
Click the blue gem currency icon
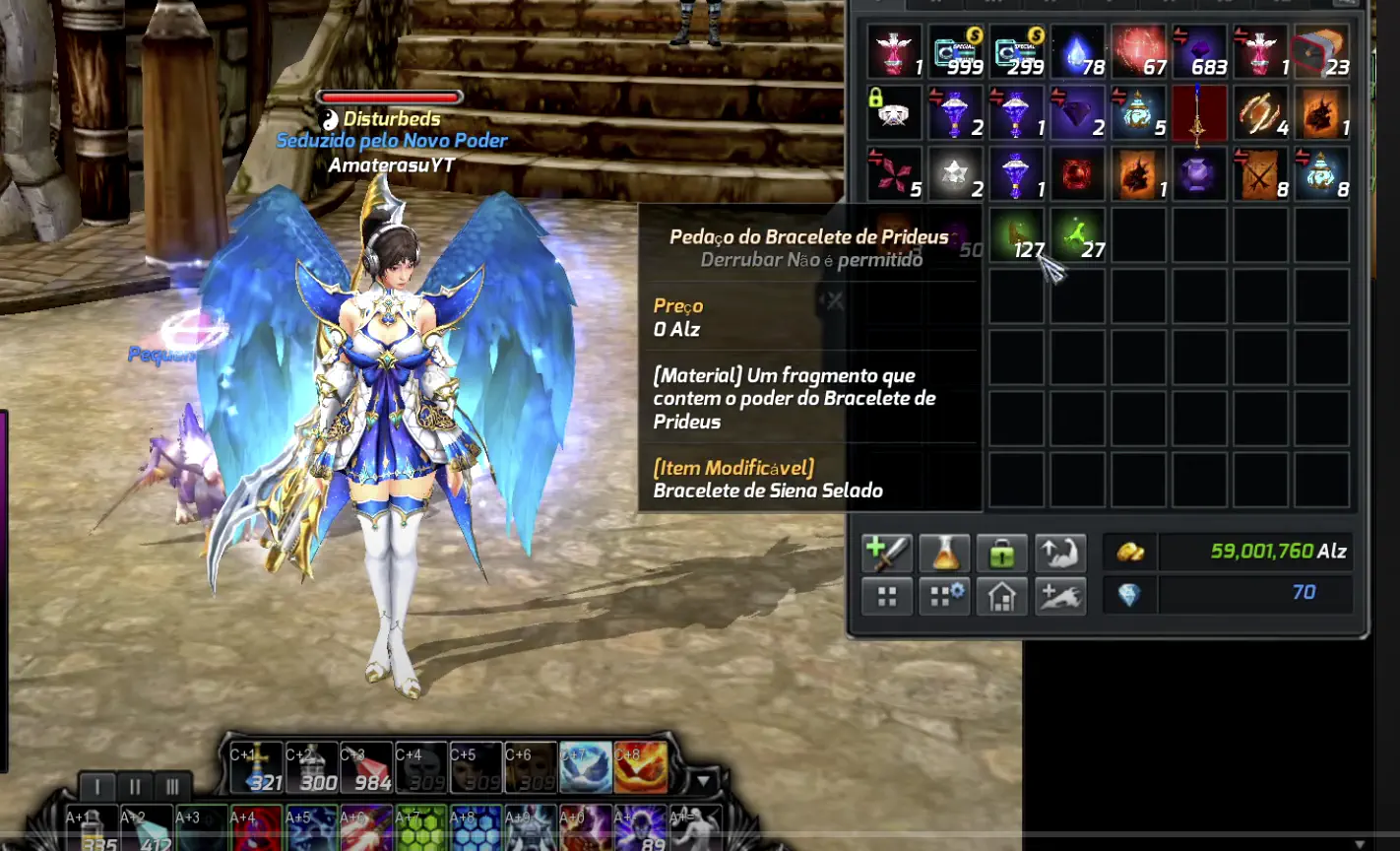coord(1130,595)
